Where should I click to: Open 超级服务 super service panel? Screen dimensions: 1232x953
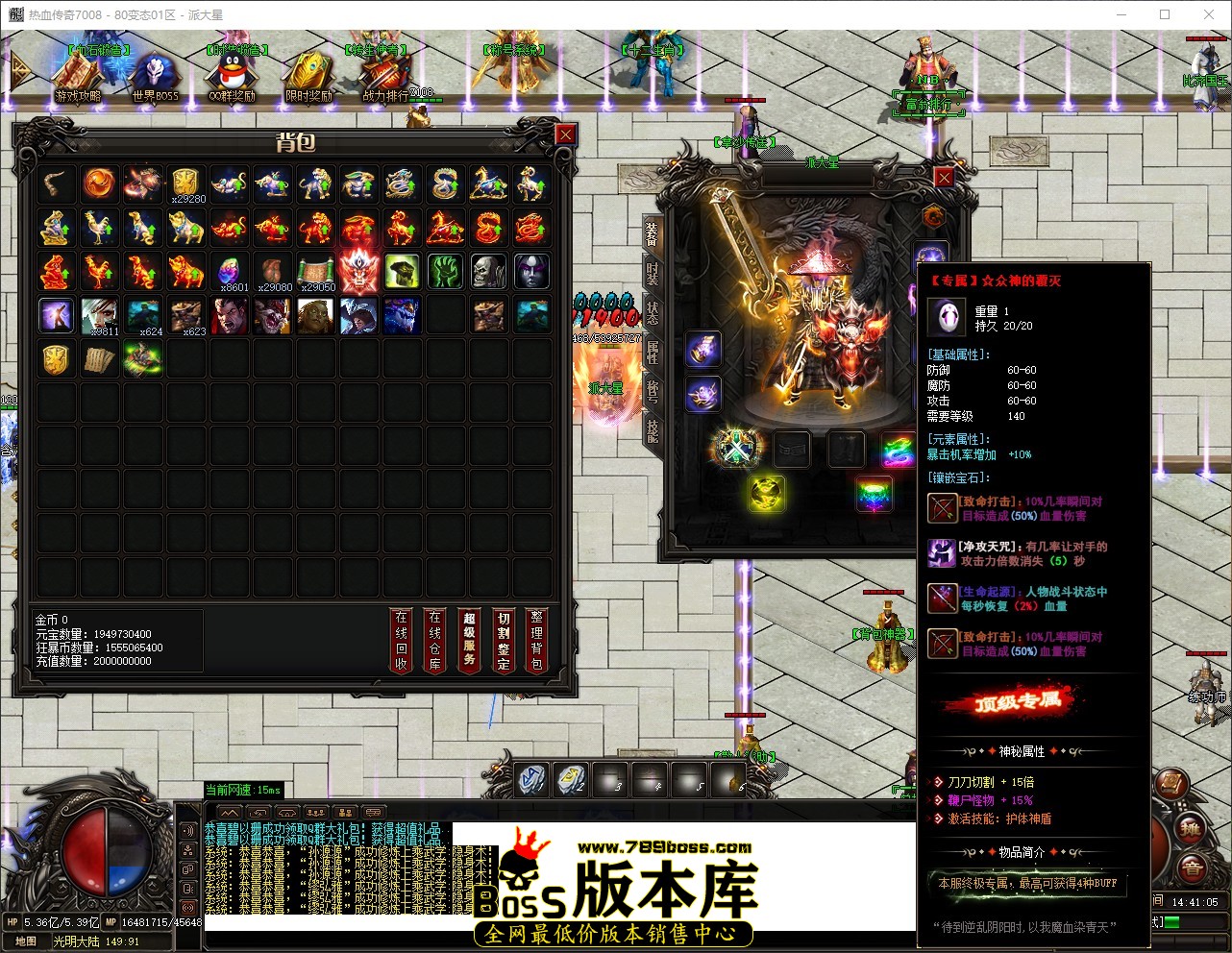pyautogui.click(x=469, y=639)
